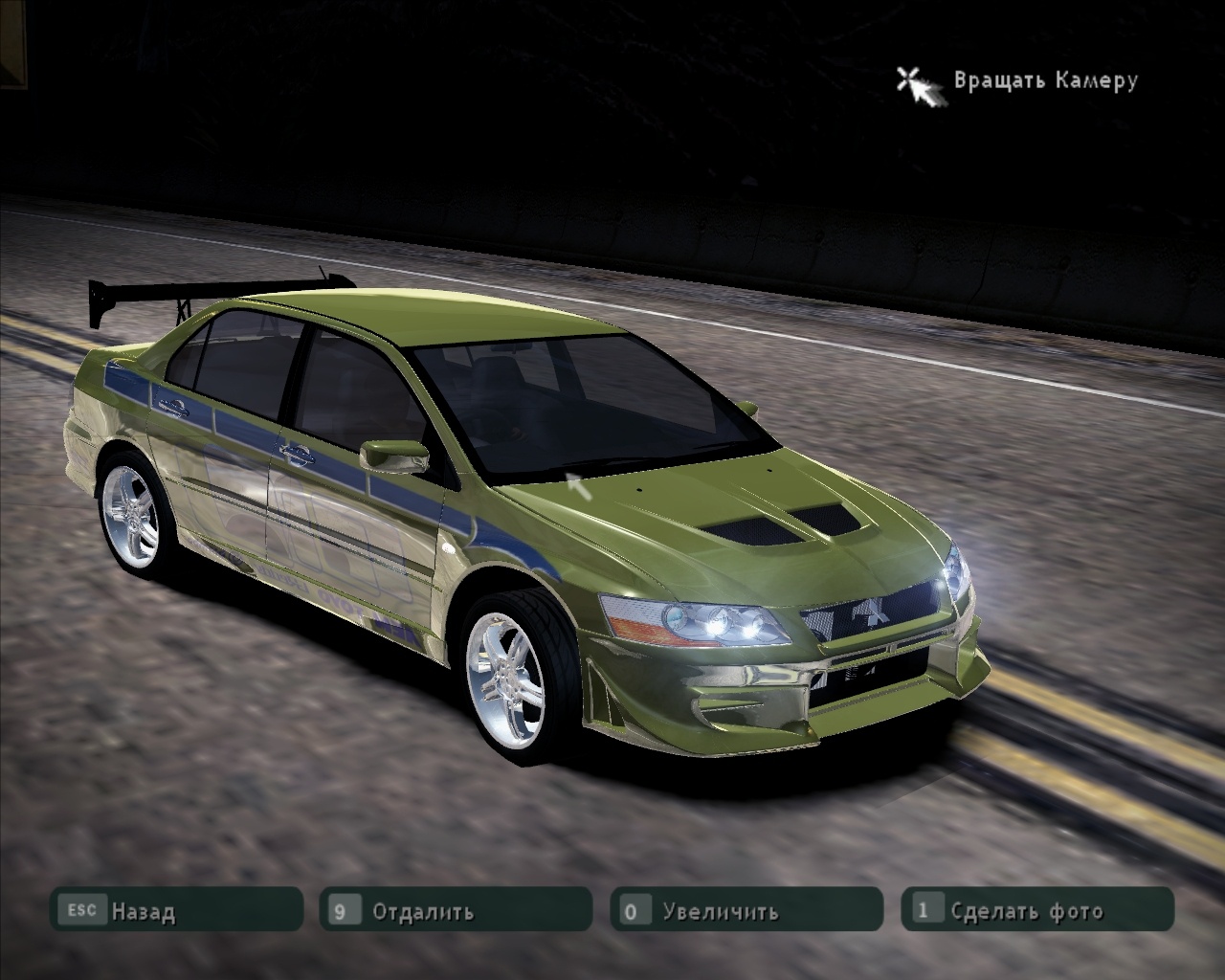Zoom out using the Отдалить button

pyautogui.click(x=456, y=910)
